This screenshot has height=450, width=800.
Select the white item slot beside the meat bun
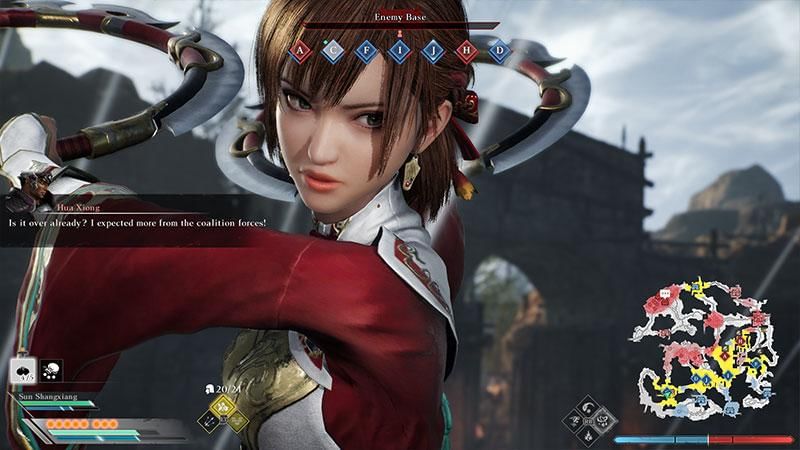51,371
